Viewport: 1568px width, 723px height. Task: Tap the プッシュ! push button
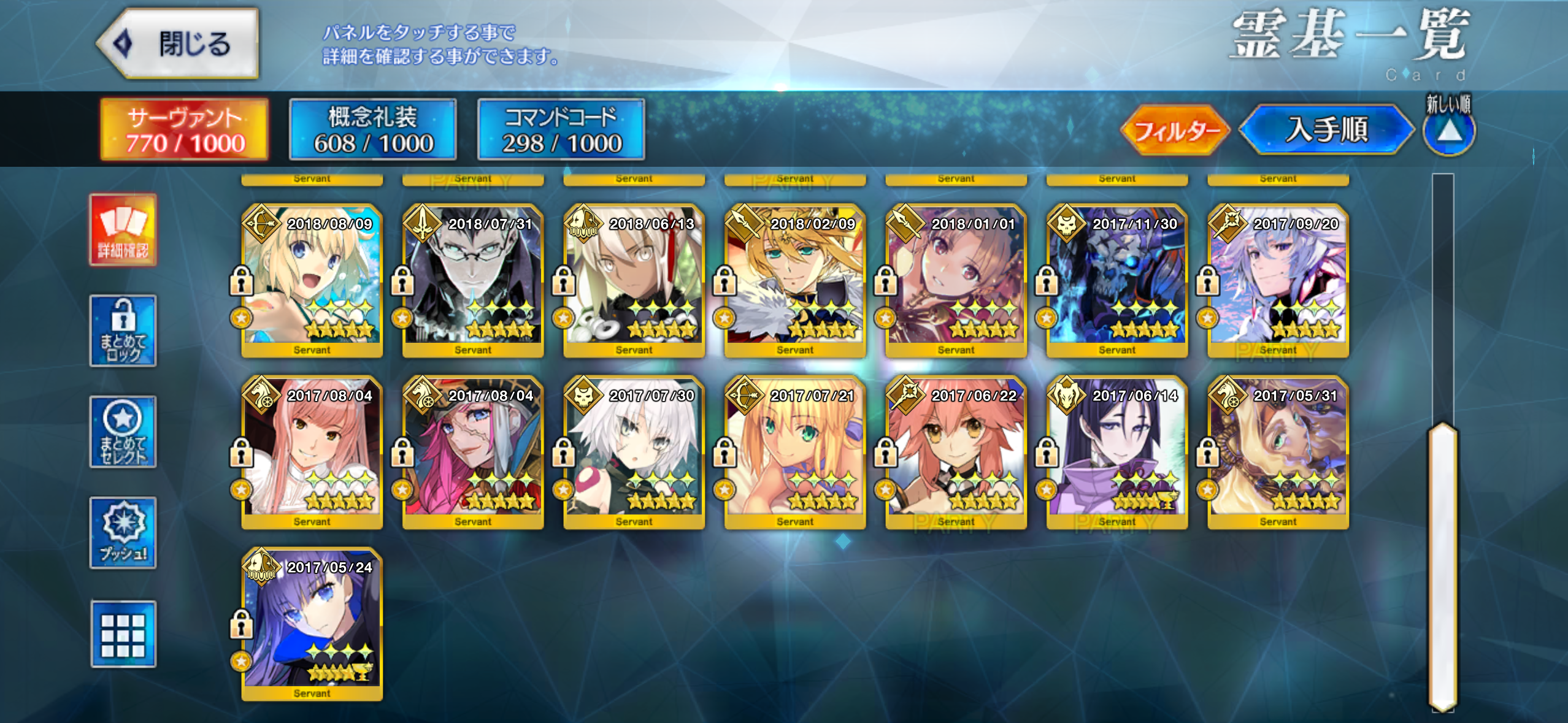click(x=123, y=533)
